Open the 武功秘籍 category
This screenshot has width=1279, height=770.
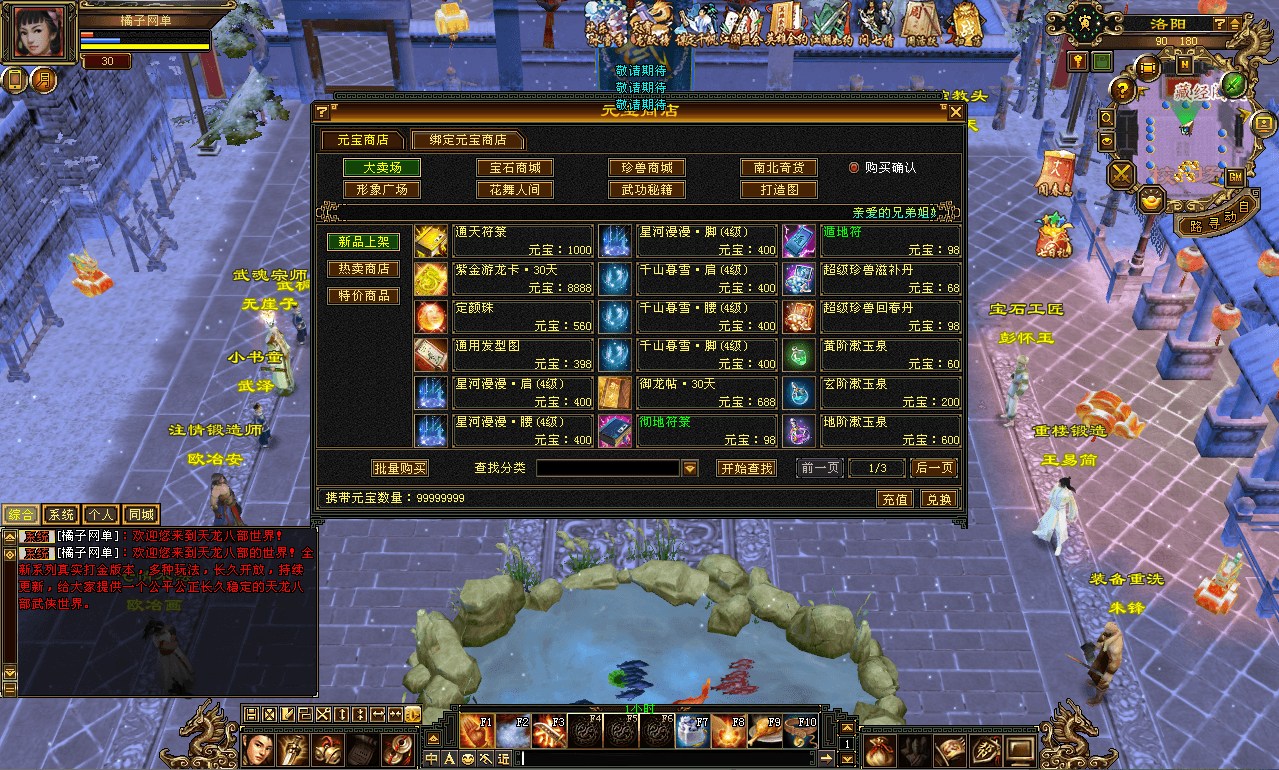click(647, 190)
